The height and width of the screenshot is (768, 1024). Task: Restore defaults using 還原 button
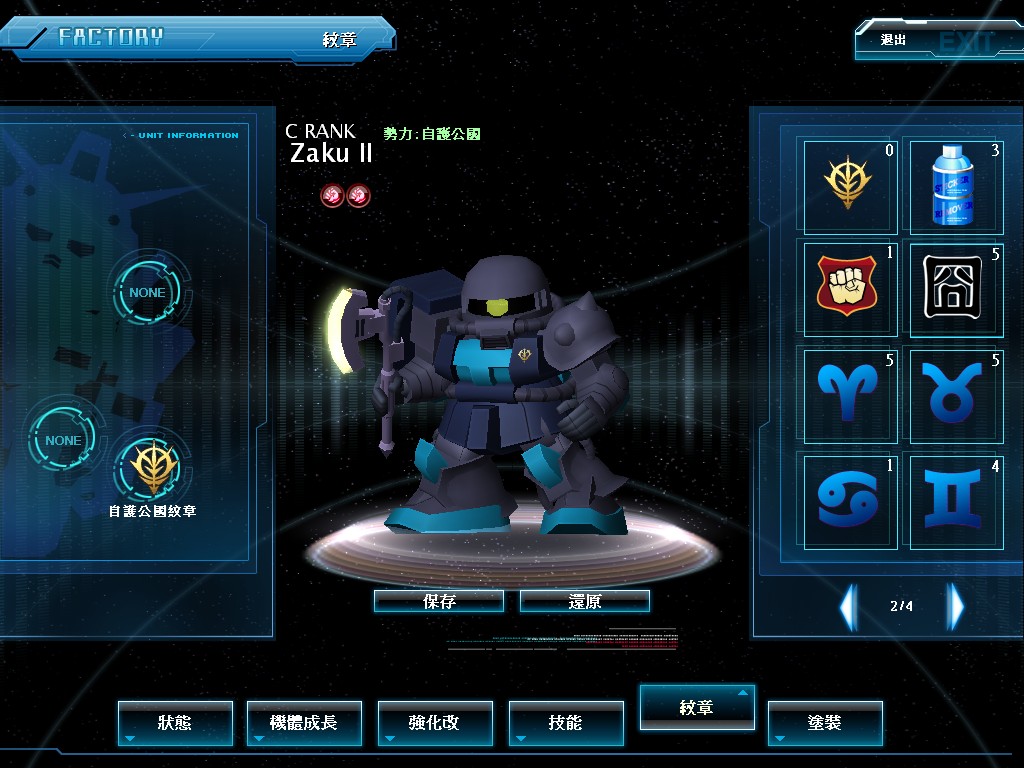point(585,601)
